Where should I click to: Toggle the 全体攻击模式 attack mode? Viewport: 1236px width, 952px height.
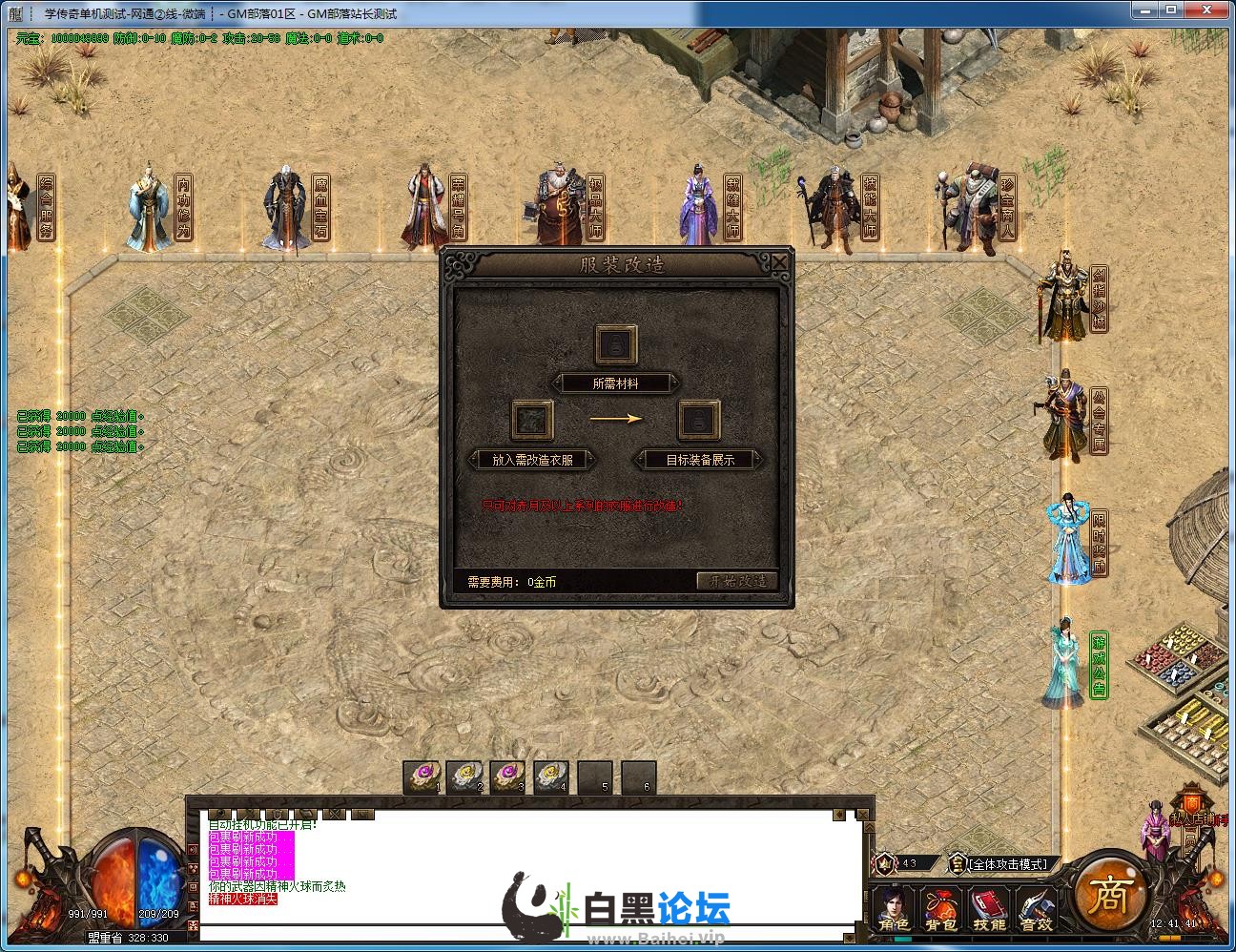point(1007,864)
